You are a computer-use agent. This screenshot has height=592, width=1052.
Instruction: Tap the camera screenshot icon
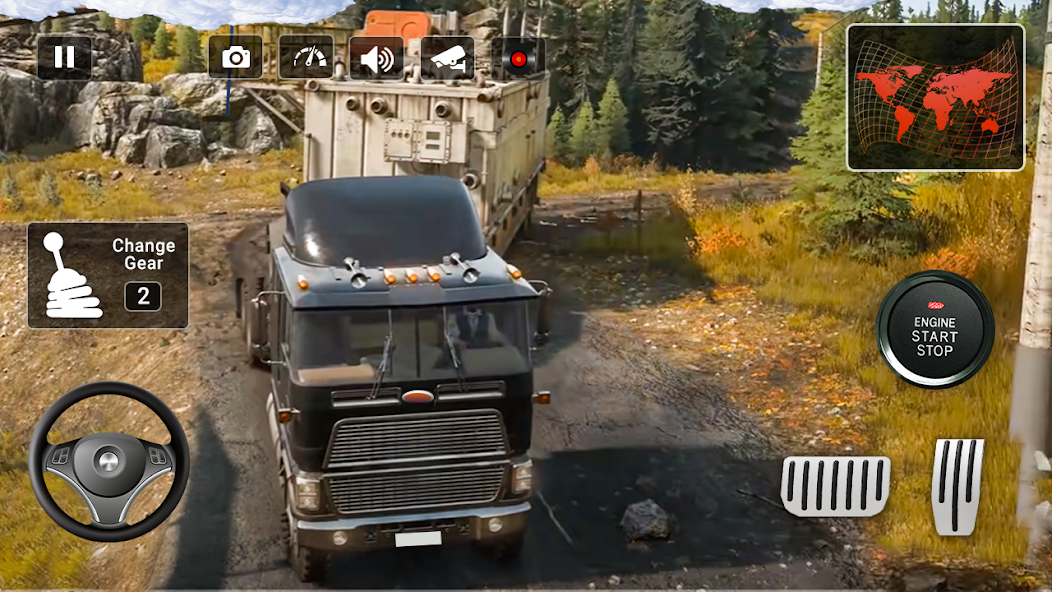[x=235, y=58]
